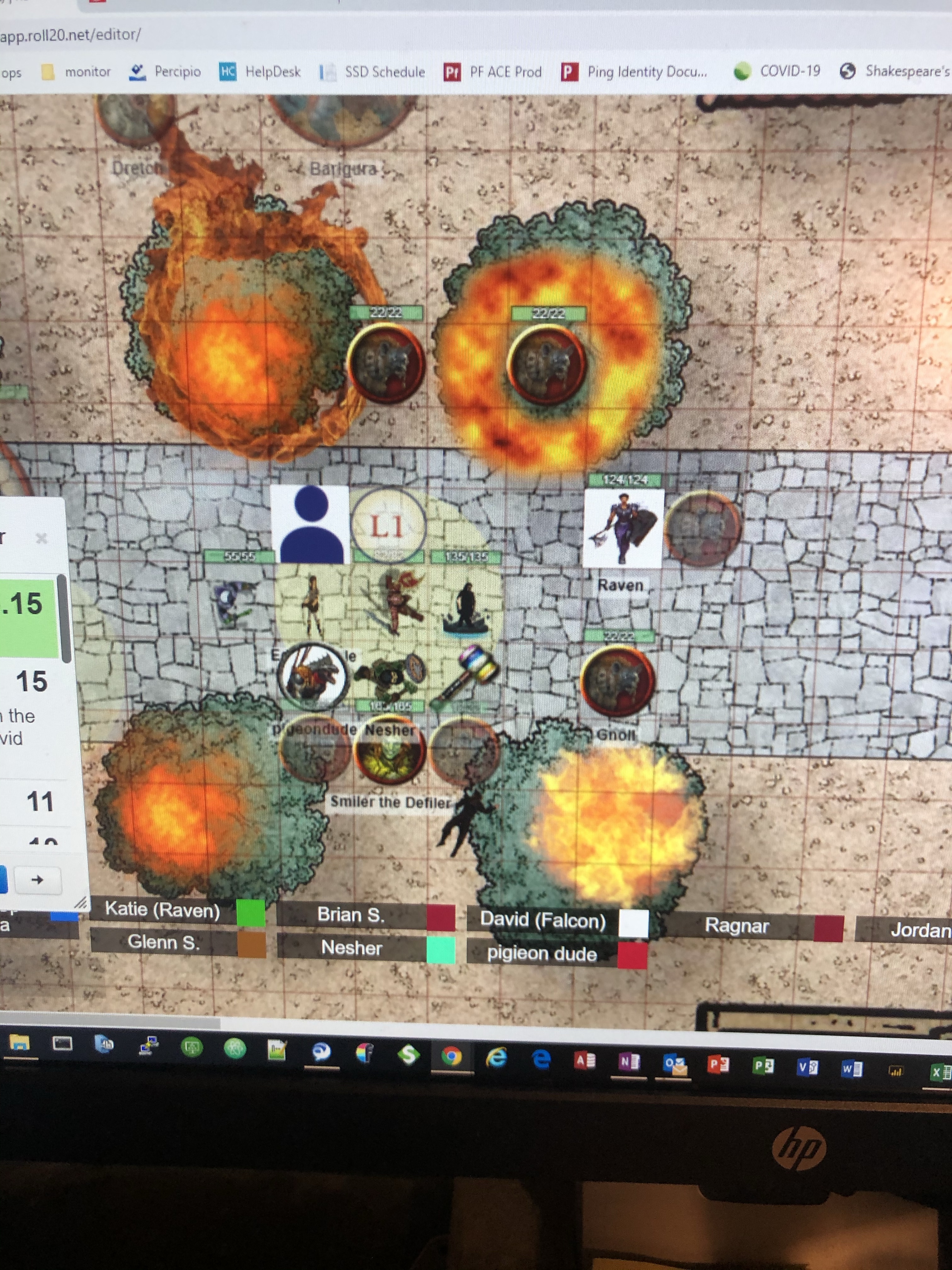952x1270 pixels.
Task: Choose the Brian S. player name tag
Action: (x=351, y=915)
